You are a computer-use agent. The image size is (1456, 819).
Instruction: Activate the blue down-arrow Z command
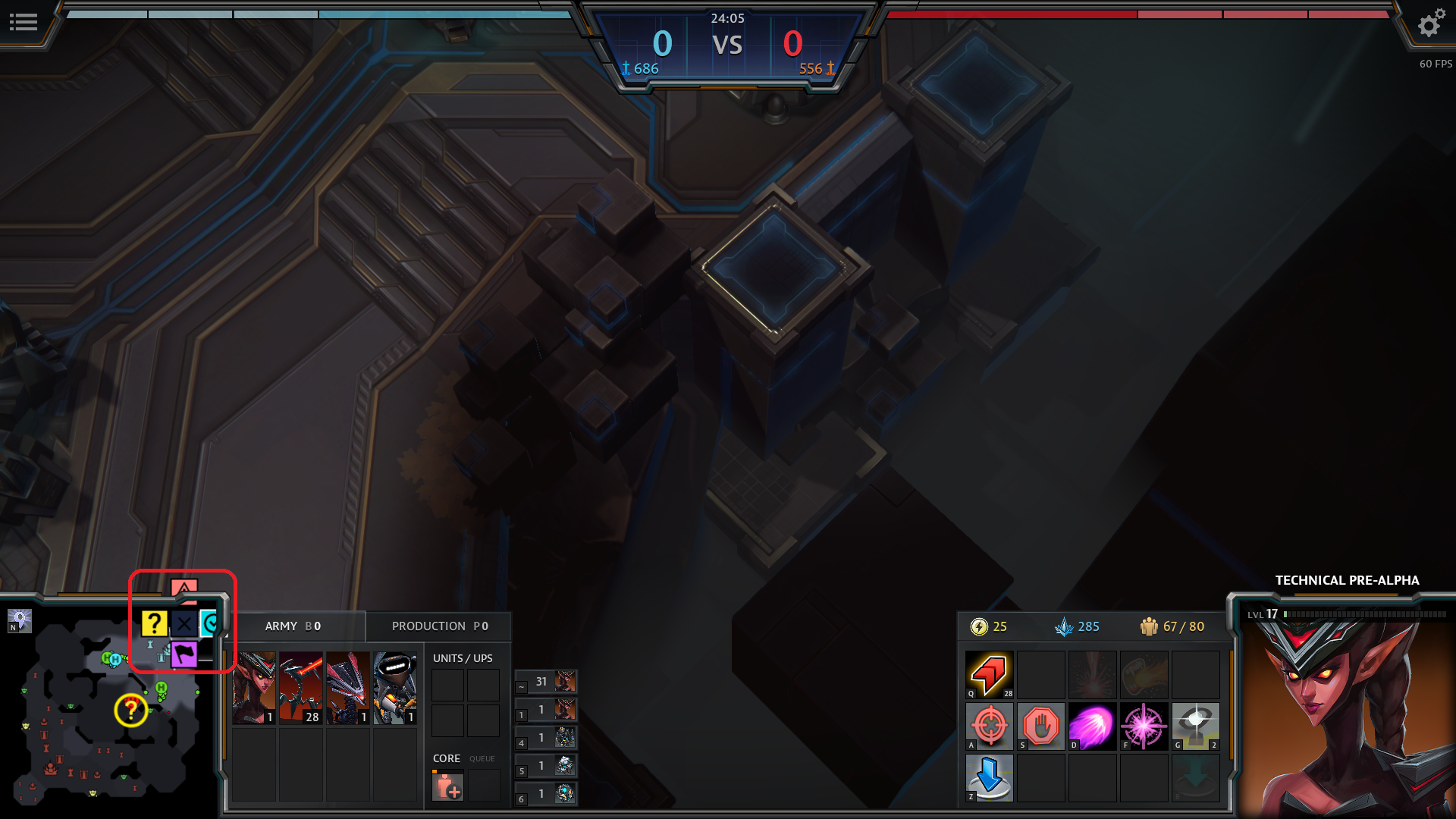[989, 777]
